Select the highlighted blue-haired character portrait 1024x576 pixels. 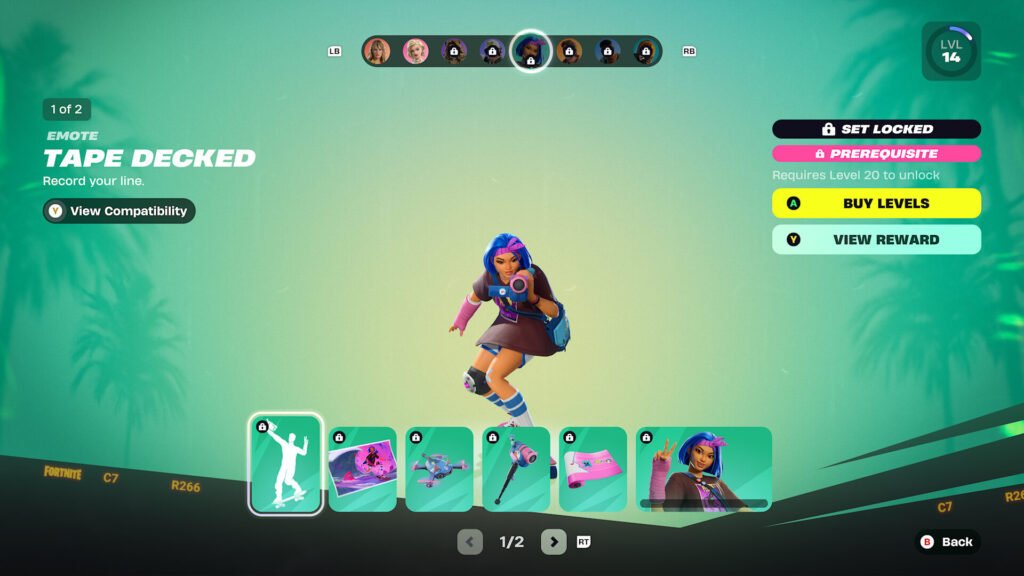[530, 51]
